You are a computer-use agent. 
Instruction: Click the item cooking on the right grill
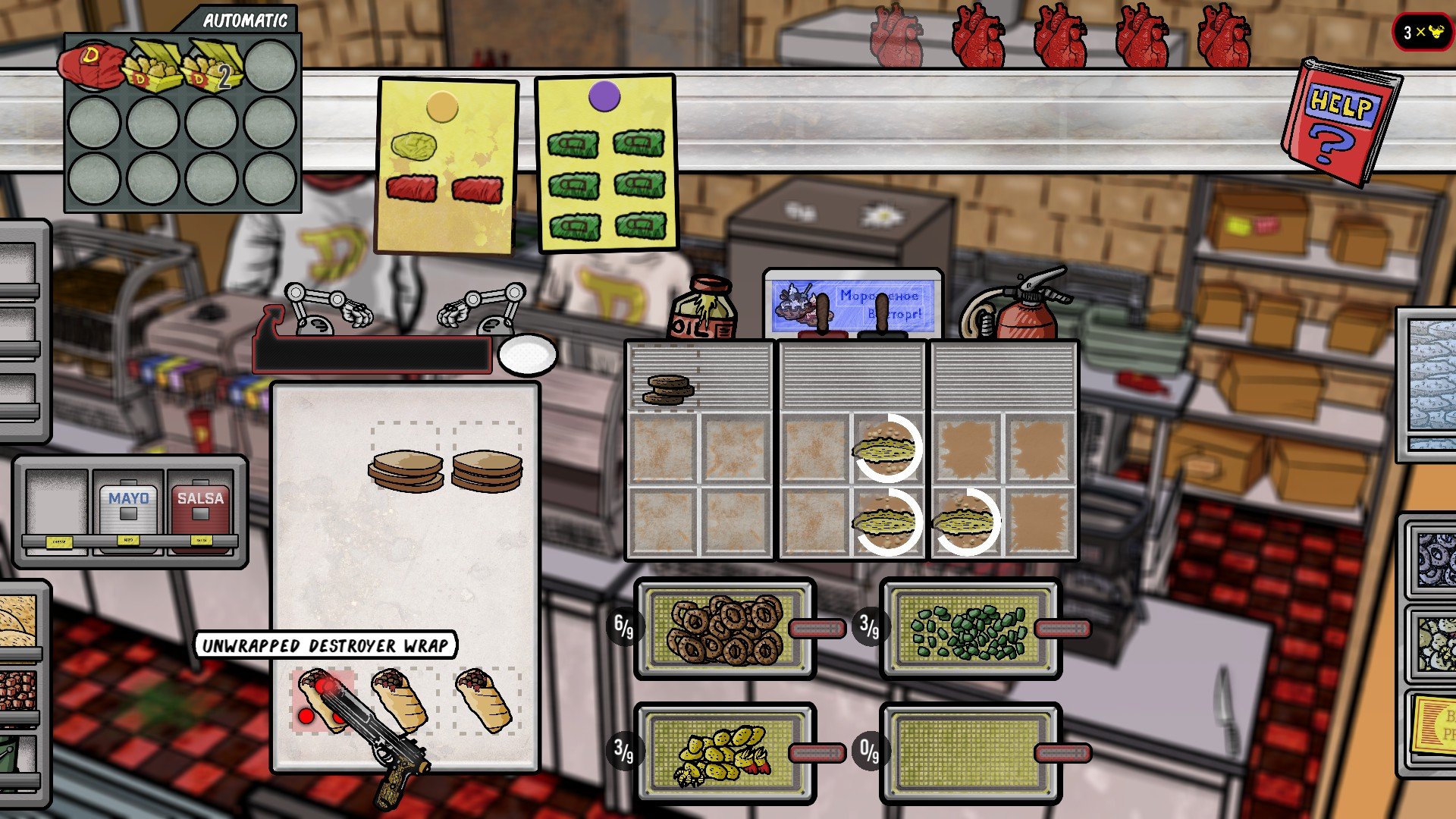[x=964, y=522]
